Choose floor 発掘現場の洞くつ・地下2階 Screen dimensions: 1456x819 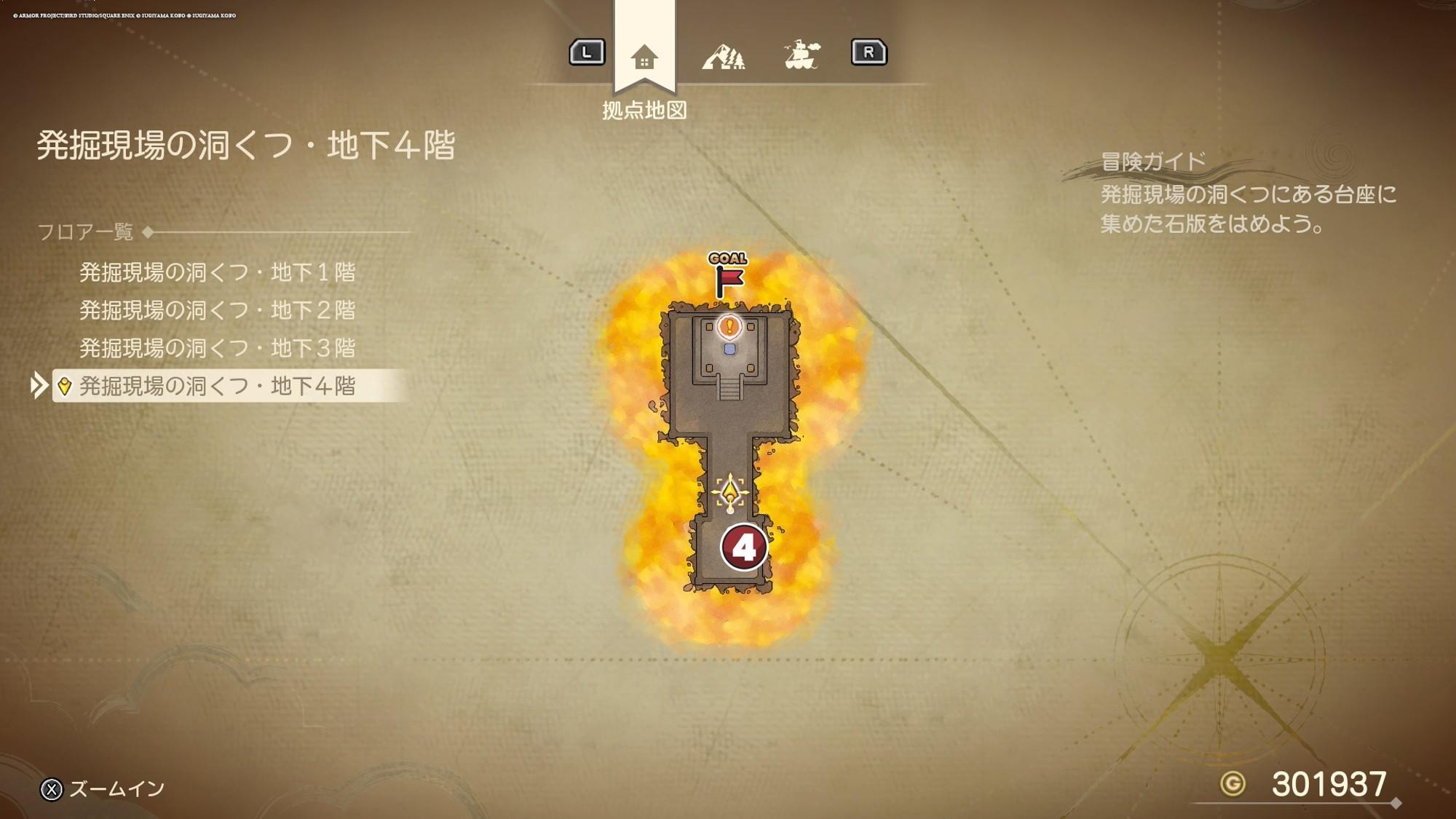[x=217, y=310]
